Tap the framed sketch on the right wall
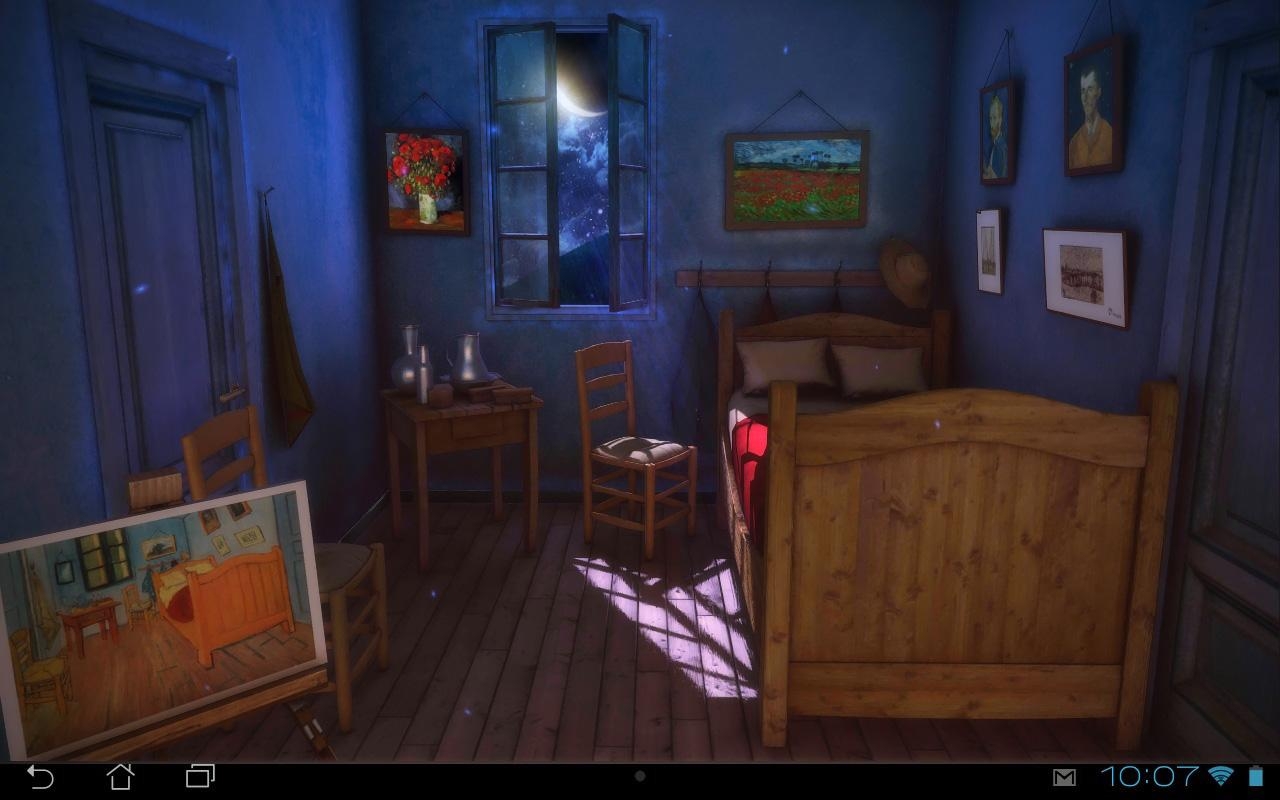The height and width of the screenshot is (800, 1280). [1083, 275]
